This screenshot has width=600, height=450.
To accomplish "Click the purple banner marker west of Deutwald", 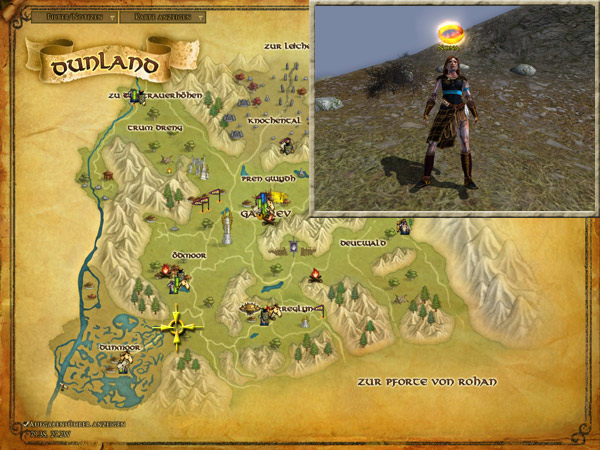I will pyautogui.click(x=293, y=245).
